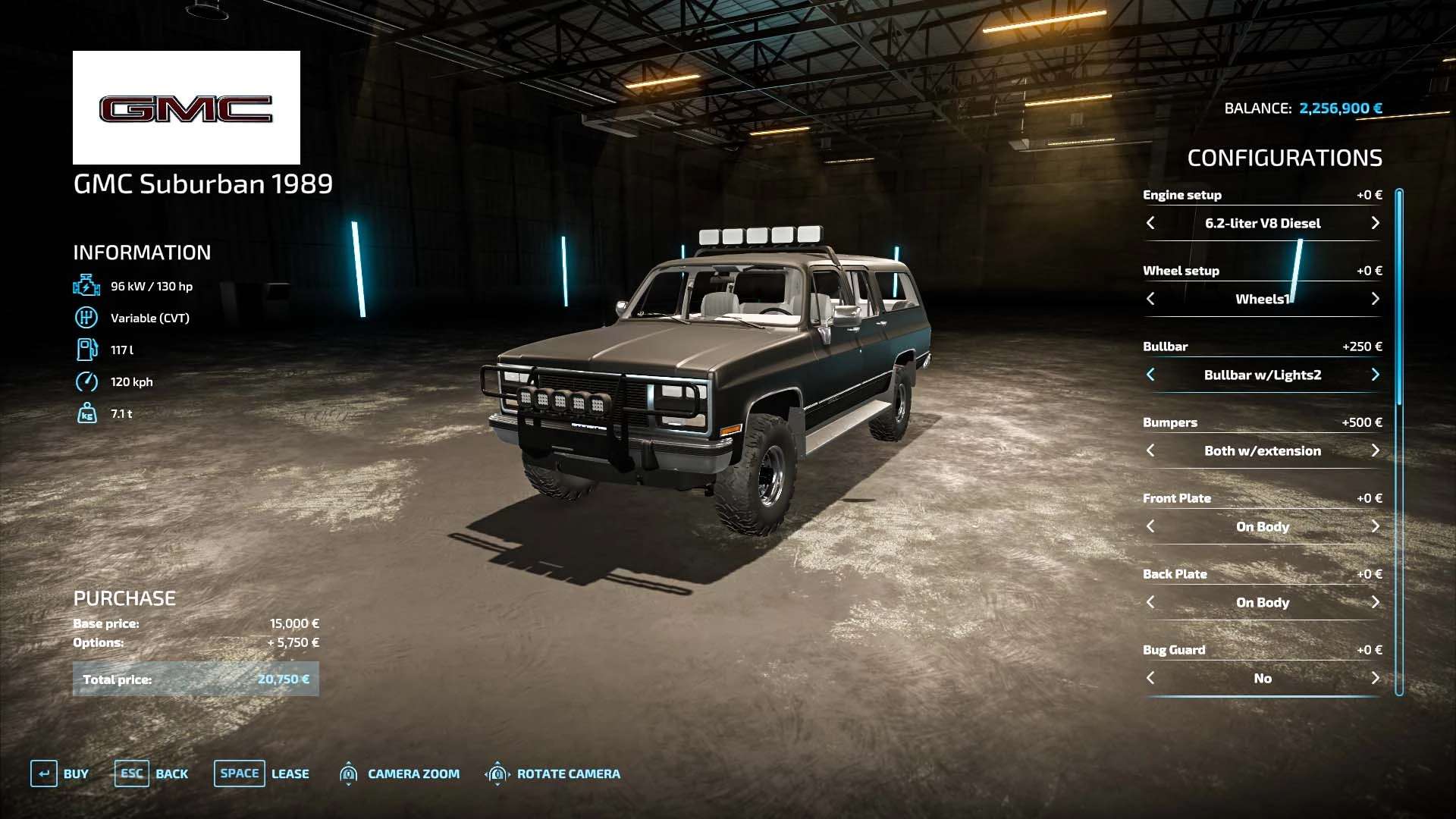Click the configurations list scrollbar

(x=1399, y=440)
